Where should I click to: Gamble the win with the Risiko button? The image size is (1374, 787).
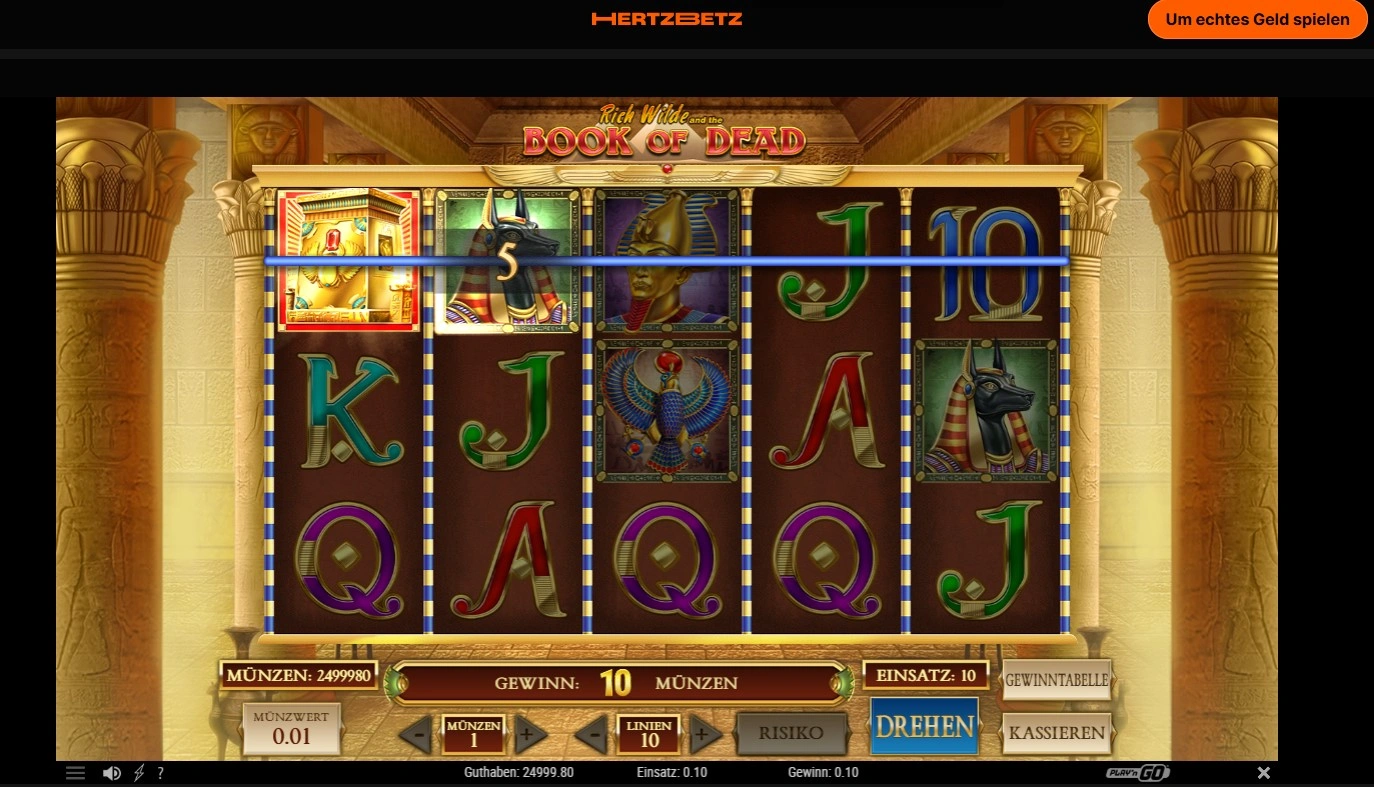click(791, 733)
